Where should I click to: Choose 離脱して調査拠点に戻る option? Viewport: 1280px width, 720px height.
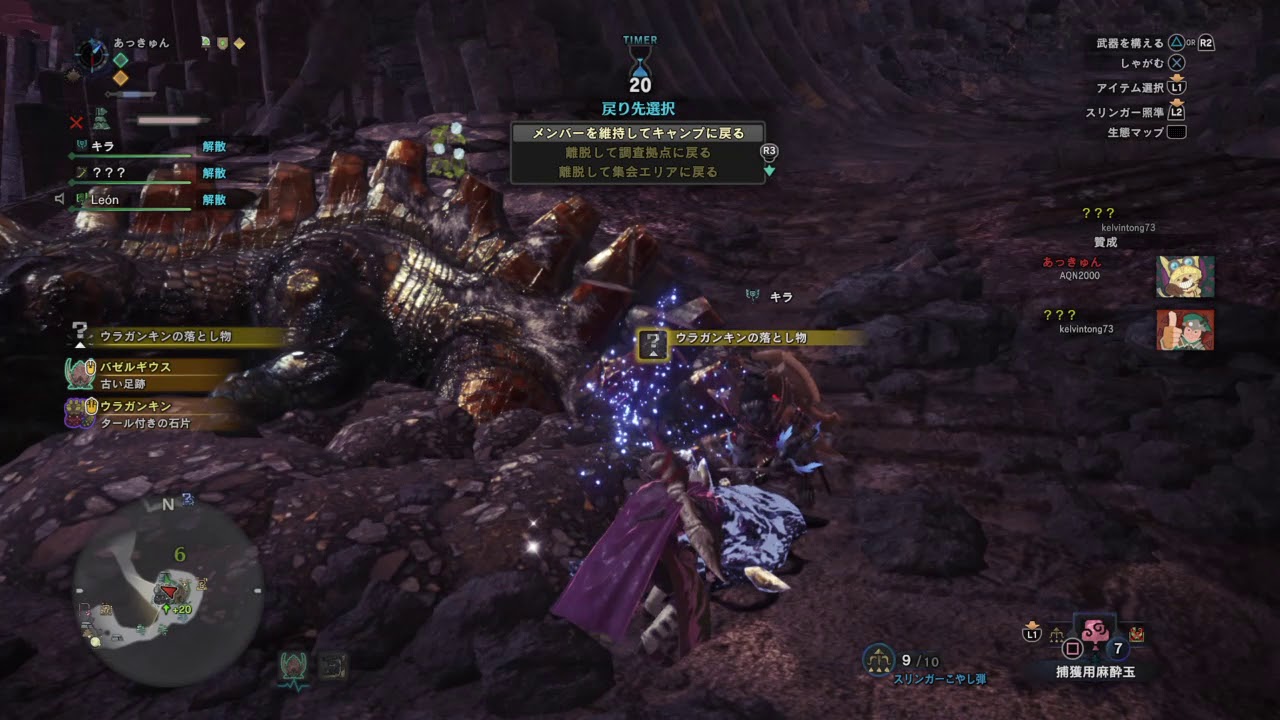pyautogui.click(x=638, y=153)
